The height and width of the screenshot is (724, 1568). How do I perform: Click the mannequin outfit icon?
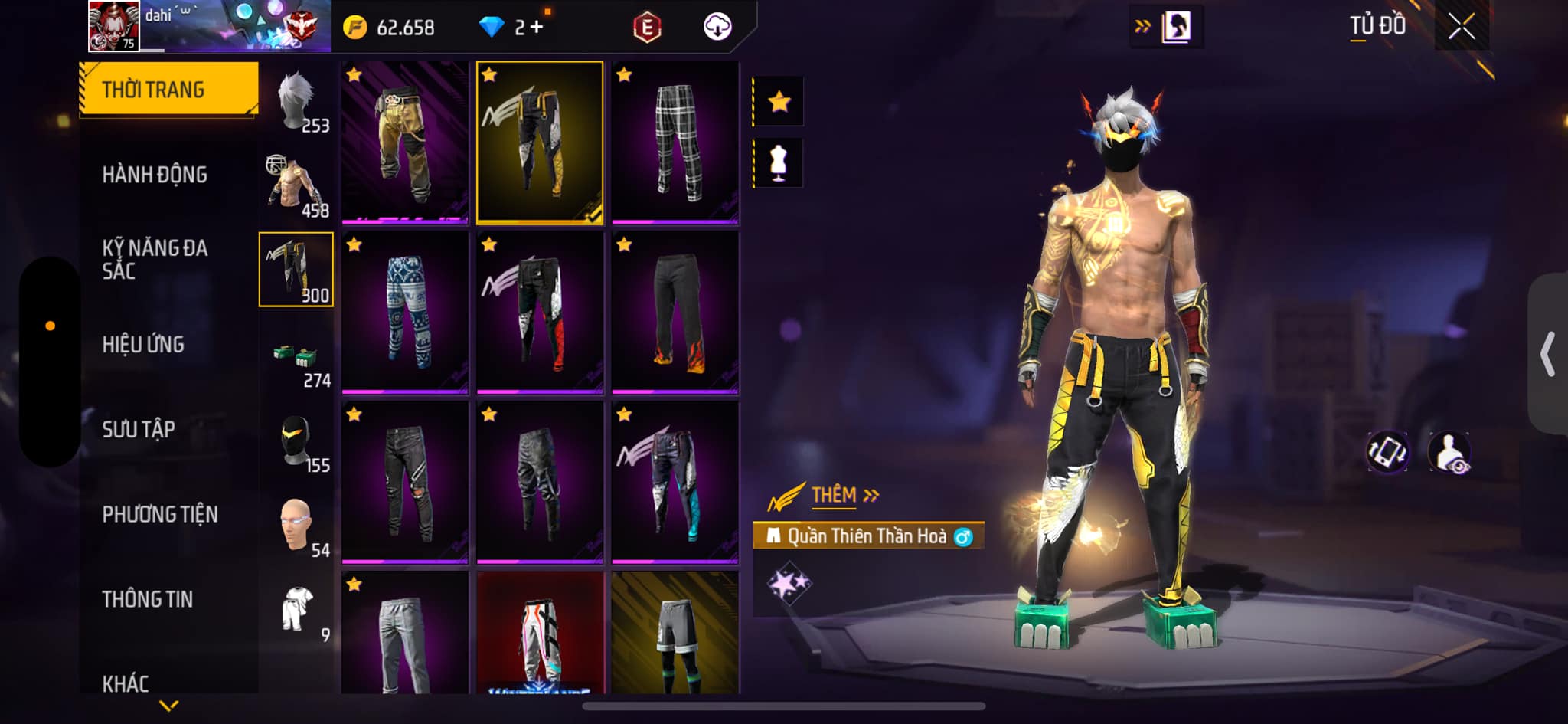(779, 162)
